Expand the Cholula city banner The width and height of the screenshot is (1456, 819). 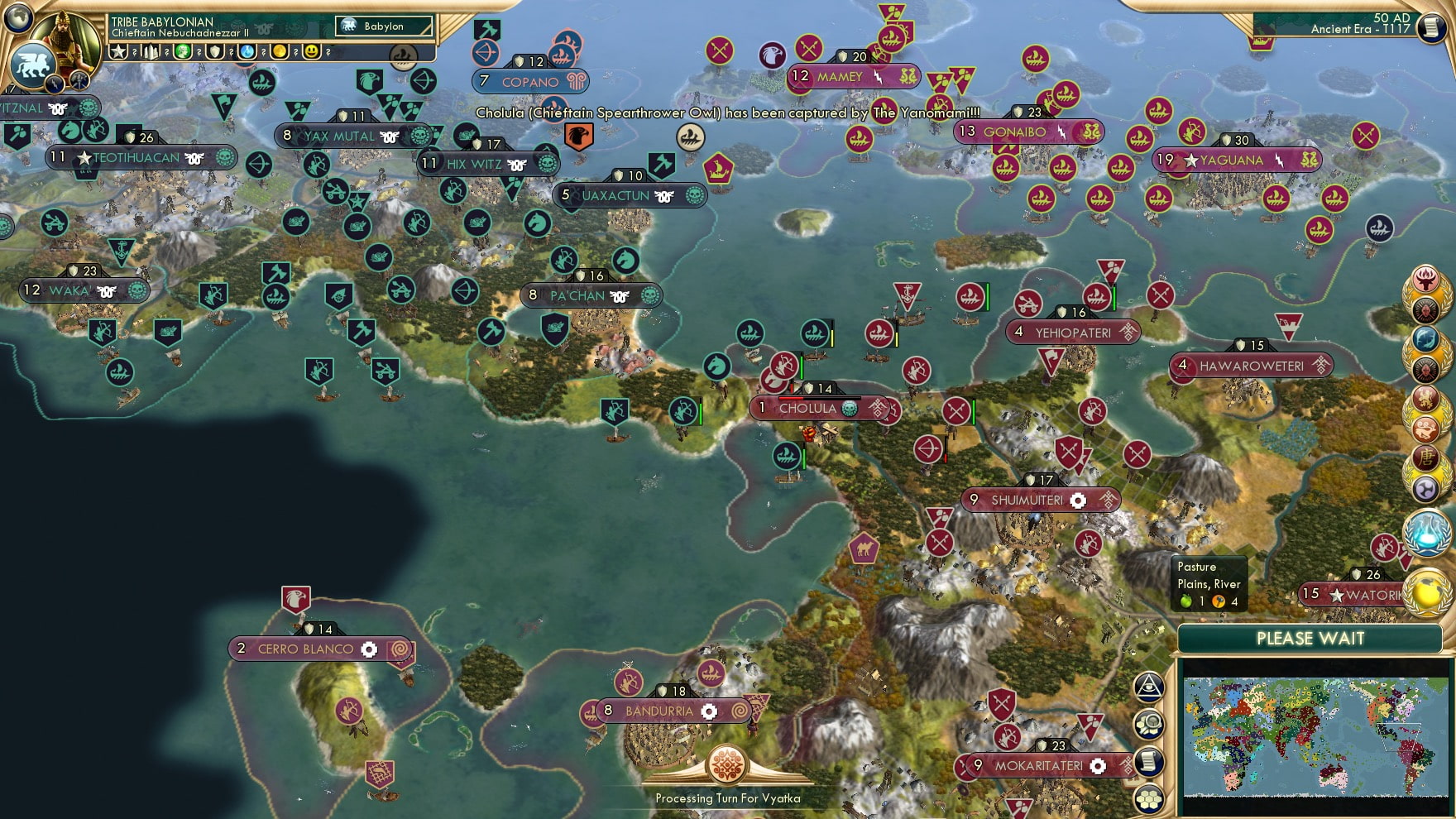point(812,407)
